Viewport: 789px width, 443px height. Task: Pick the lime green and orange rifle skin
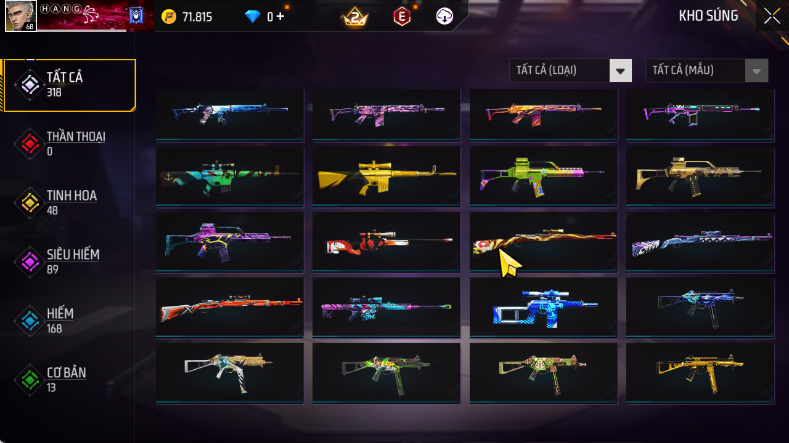543,177
